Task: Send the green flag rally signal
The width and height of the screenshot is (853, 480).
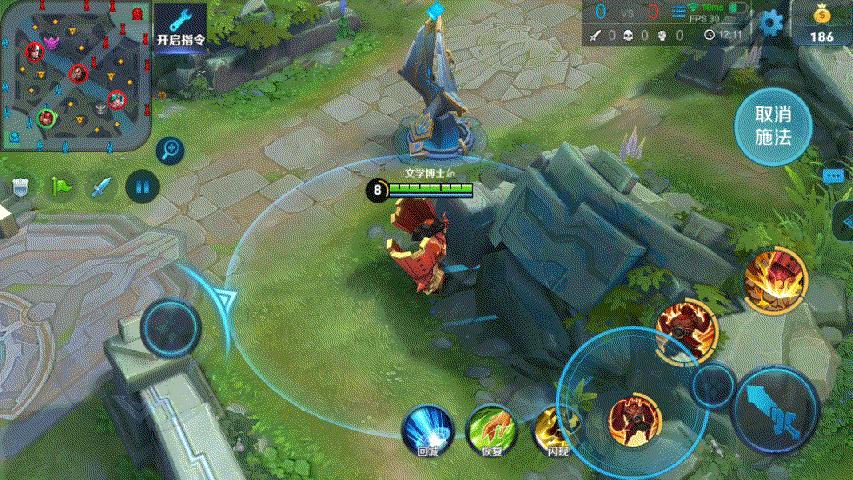Action: tap(60, 186)
